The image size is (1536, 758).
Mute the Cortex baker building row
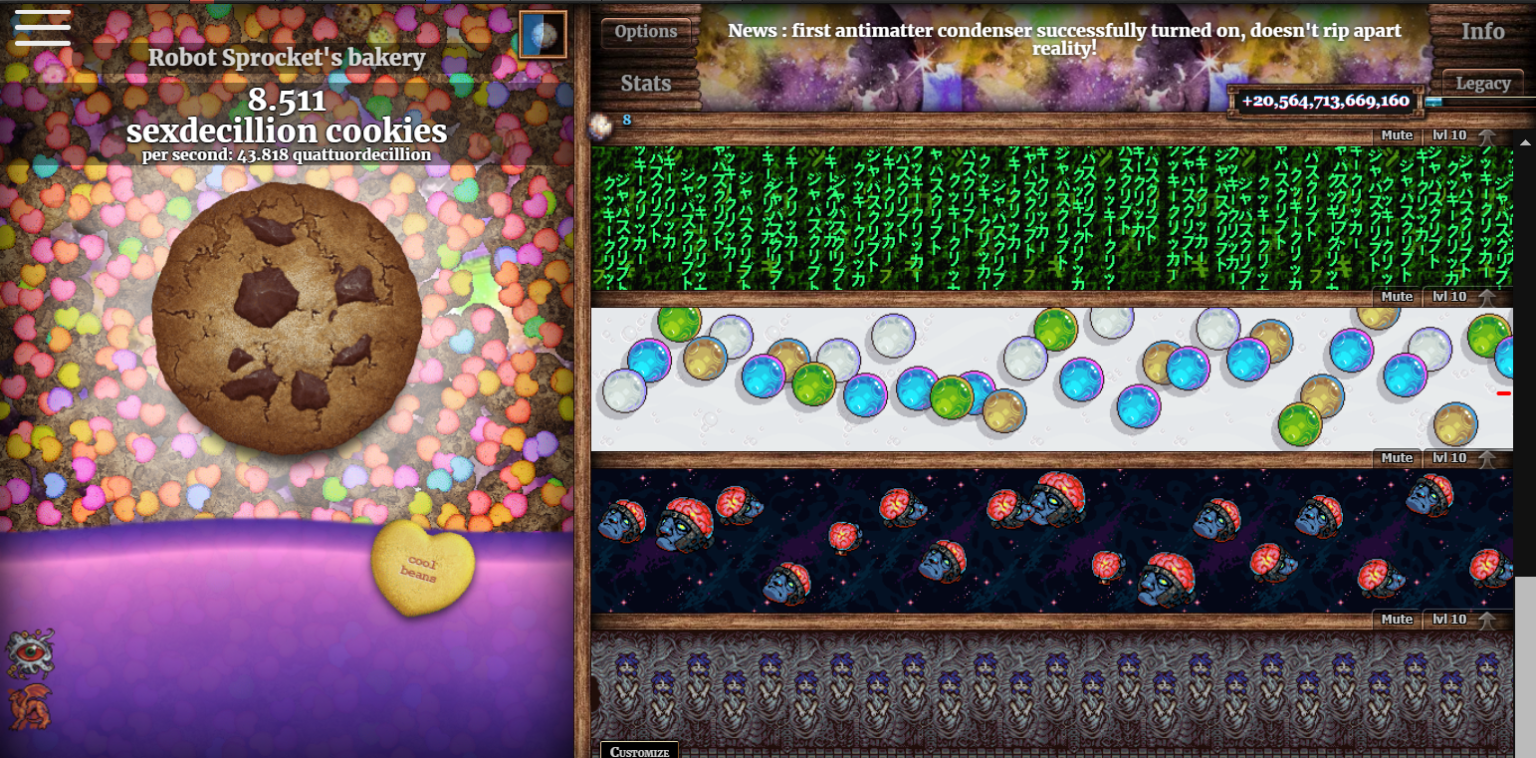[x=1395, y=457]
